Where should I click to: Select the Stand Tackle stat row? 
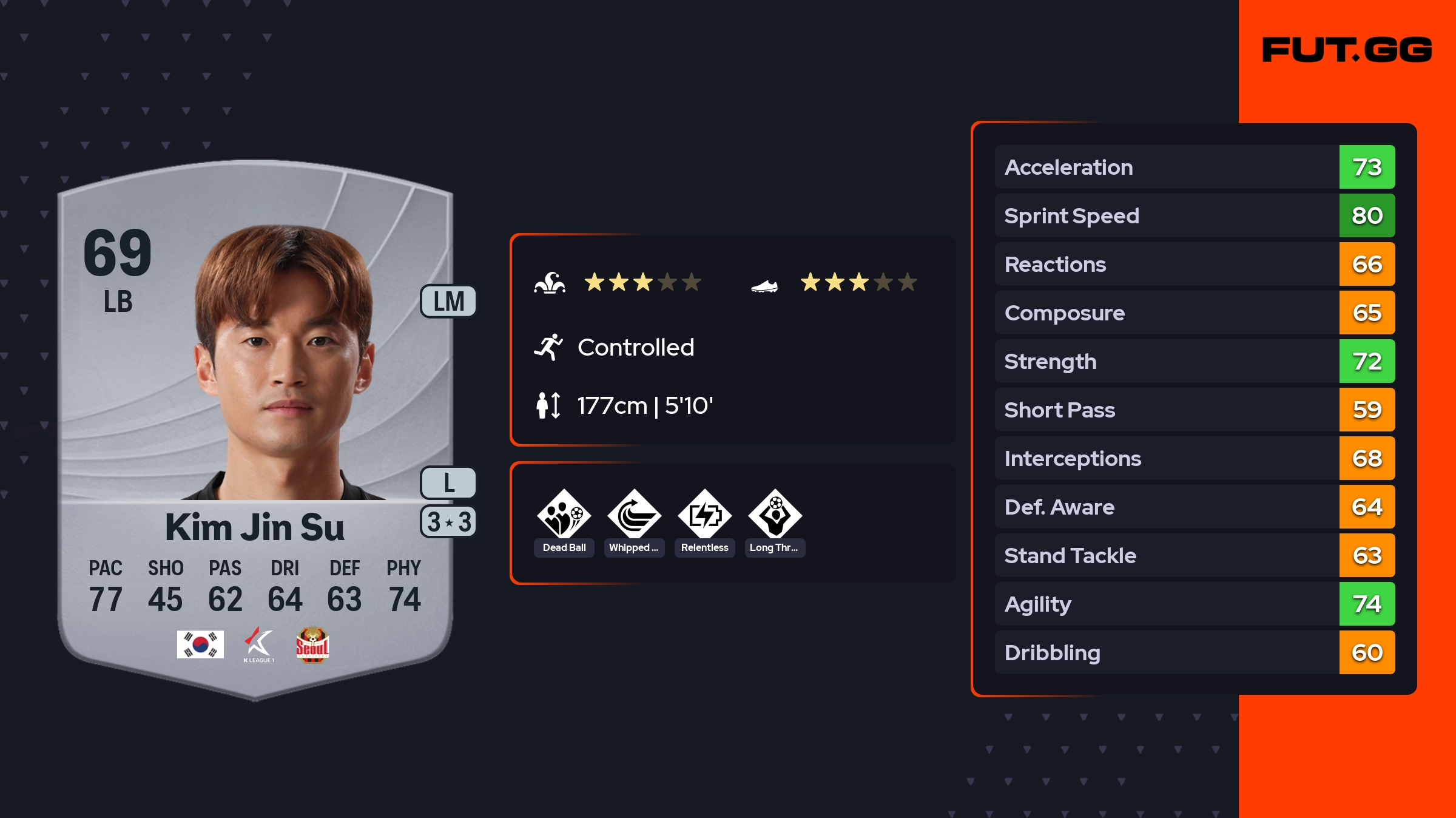[1194, 555]
